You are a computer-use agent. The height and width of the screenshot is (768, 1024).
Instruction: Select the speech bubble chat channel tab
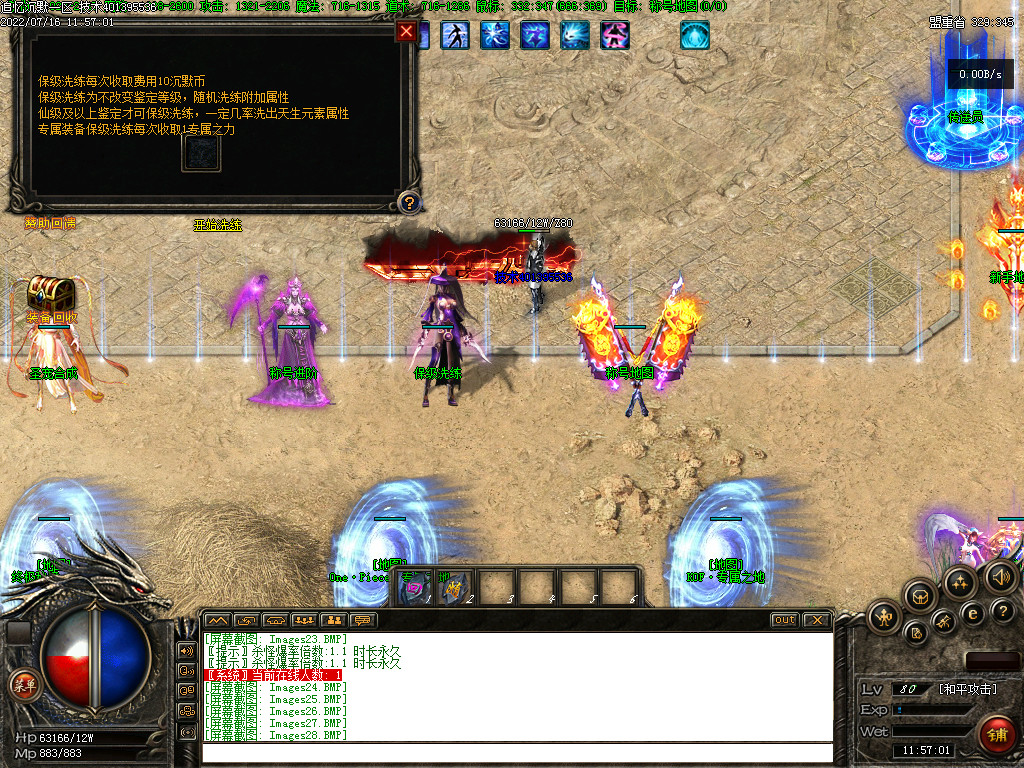362,620
